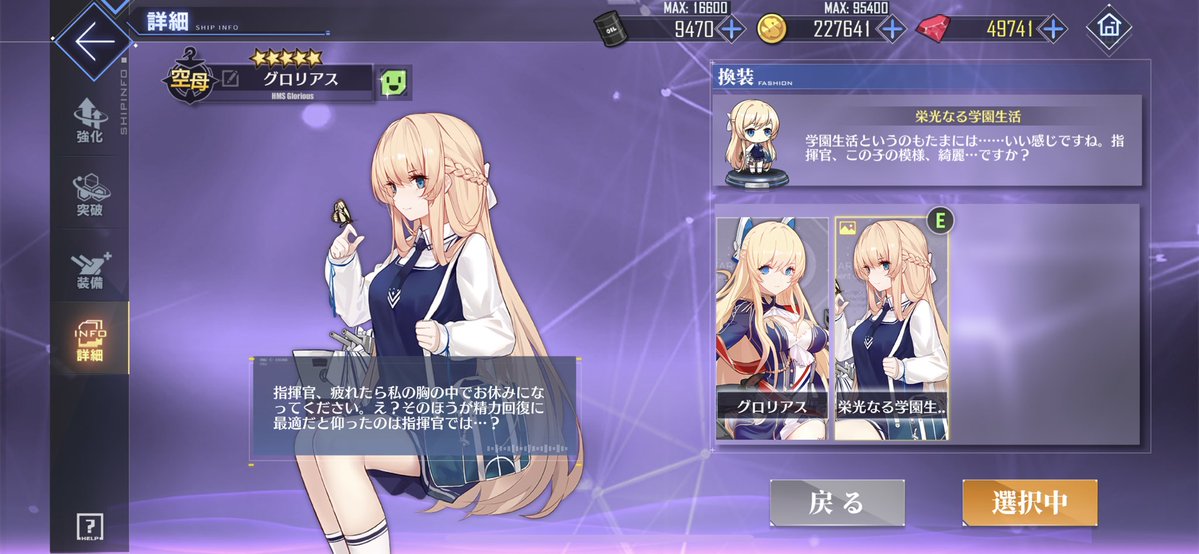Switch to the 突破 limit break tab
1199x554 pixels.
[89, 195]
